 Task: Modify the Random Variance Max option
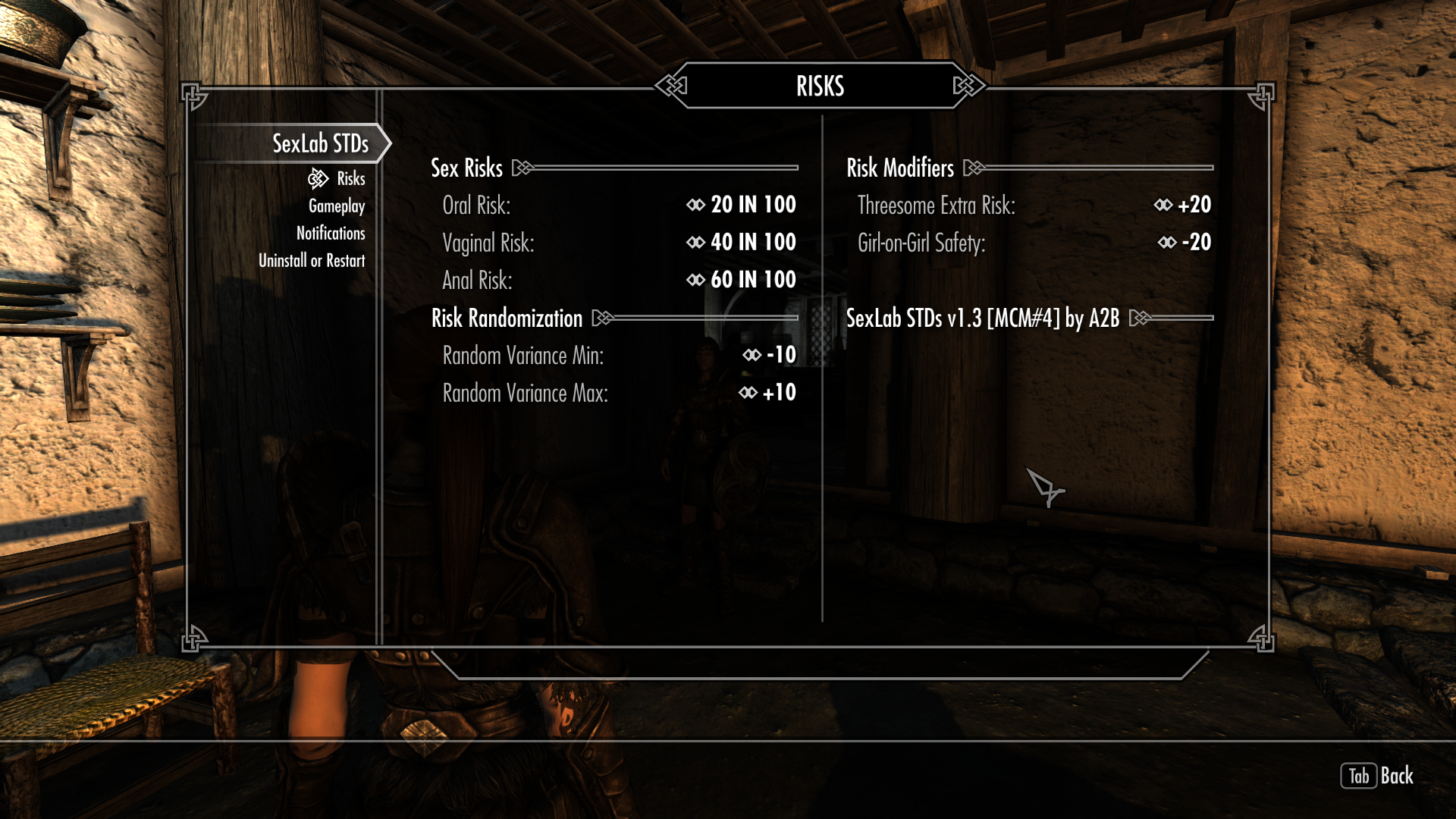click(x=778, y=393)
